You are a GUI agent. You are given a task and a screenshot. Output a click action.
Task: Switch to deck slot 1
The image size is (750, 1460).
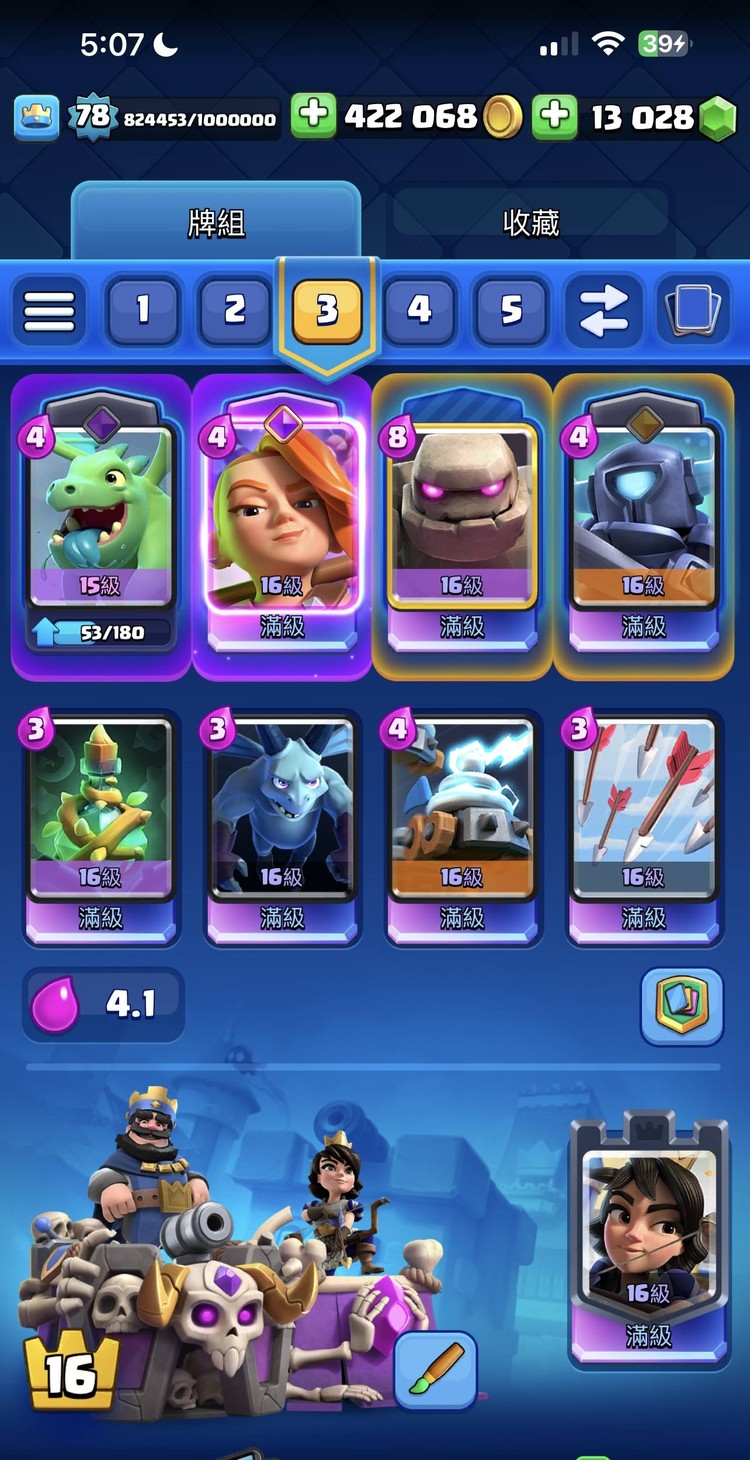pos(142,310)
